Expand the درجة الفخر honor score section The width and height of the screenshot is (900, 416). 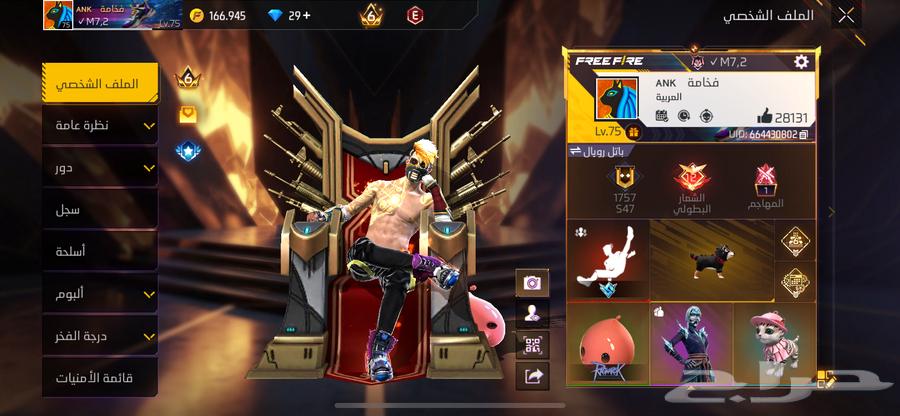100,336
